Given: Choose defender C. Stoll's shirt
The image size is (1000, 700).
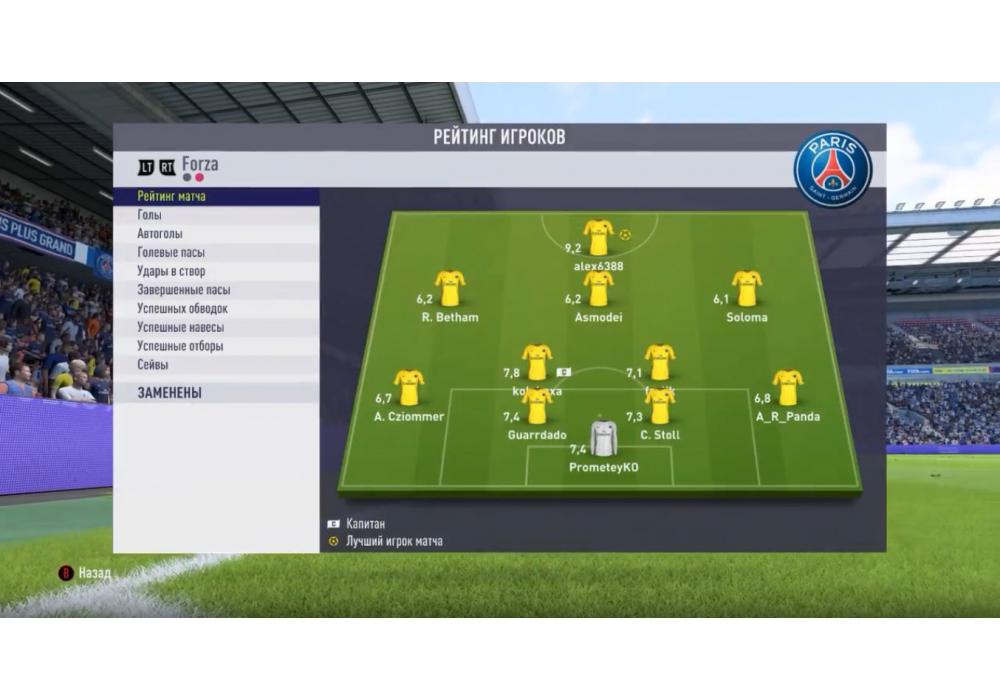Looking at the screenshot, I should point(660,405).
